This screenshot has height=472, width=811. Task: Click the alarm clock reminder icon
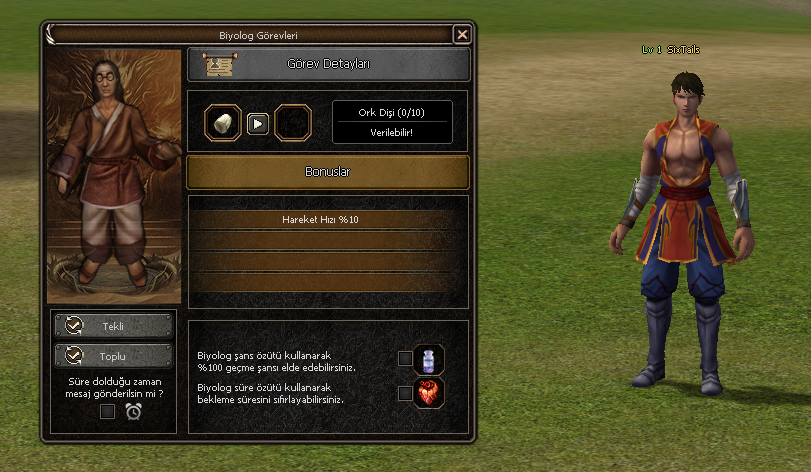133,411
